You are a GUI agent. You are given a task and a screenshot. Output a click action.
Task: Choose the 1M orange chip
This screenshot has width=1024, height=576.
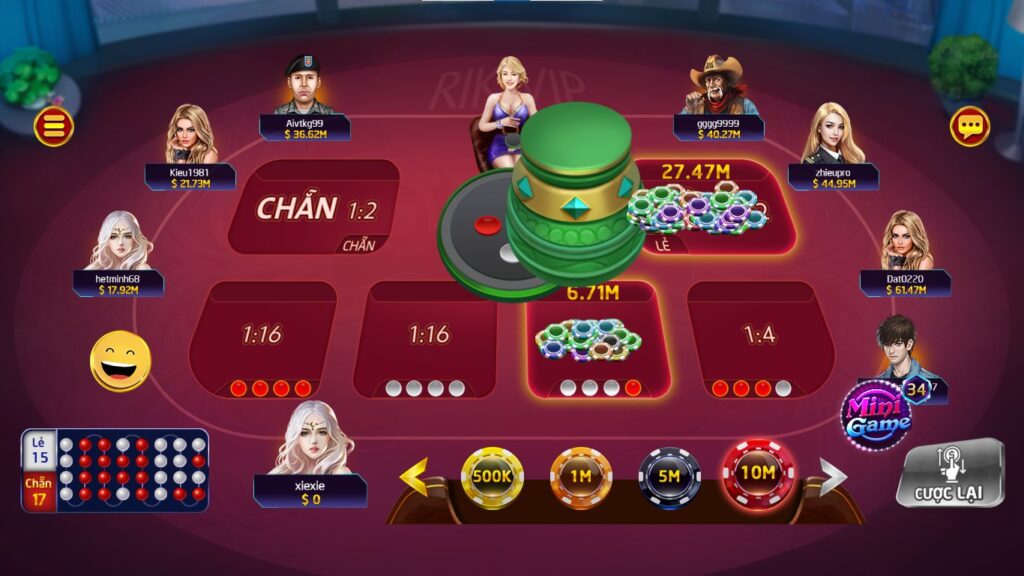click(x=581, y=477)
